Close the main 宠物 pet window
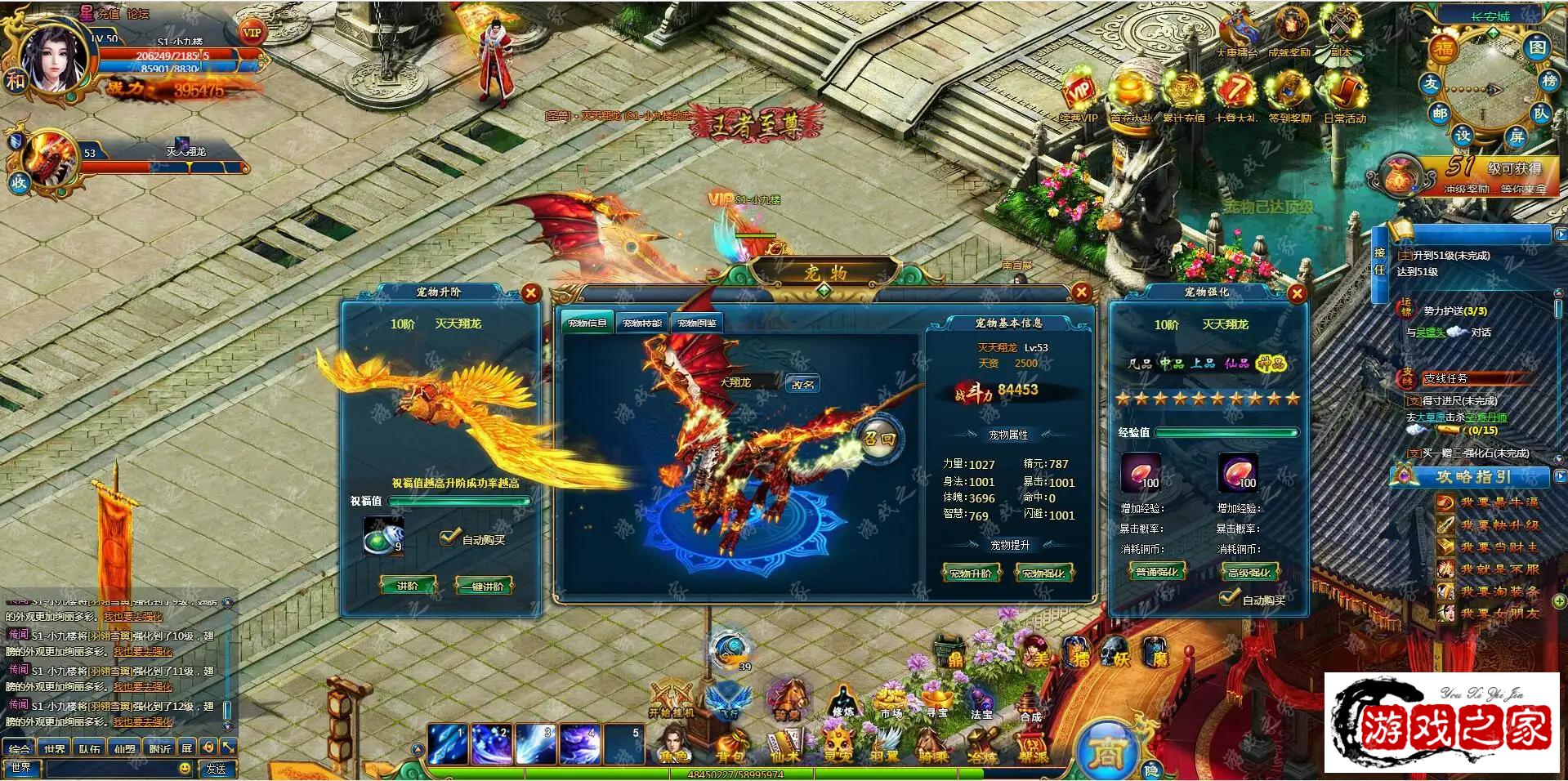The height and width of the screenshot is (781, 1568). (x=1081, y=292)
